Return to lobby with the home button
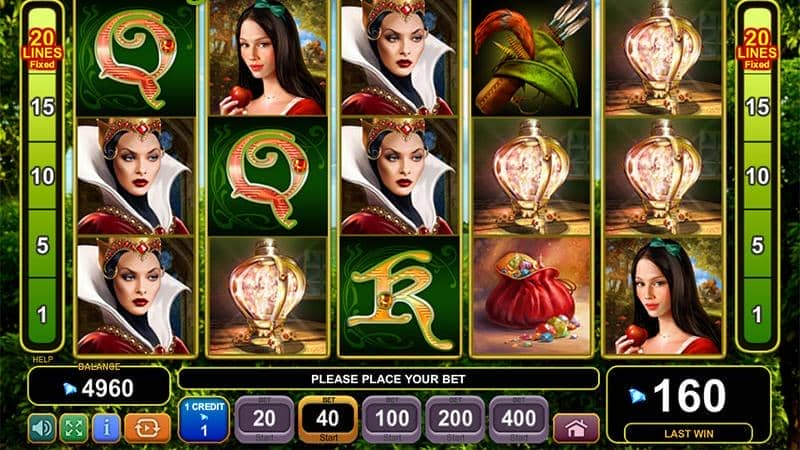800x450 pixels. tap(575, 427)
